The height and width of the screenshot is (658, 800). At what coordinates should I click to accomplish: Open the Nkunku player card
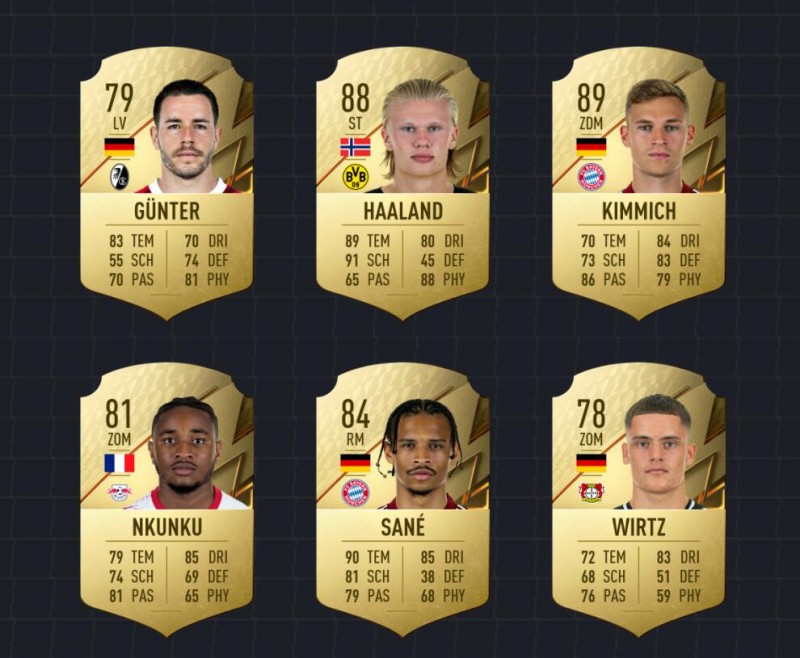[166, 500]
